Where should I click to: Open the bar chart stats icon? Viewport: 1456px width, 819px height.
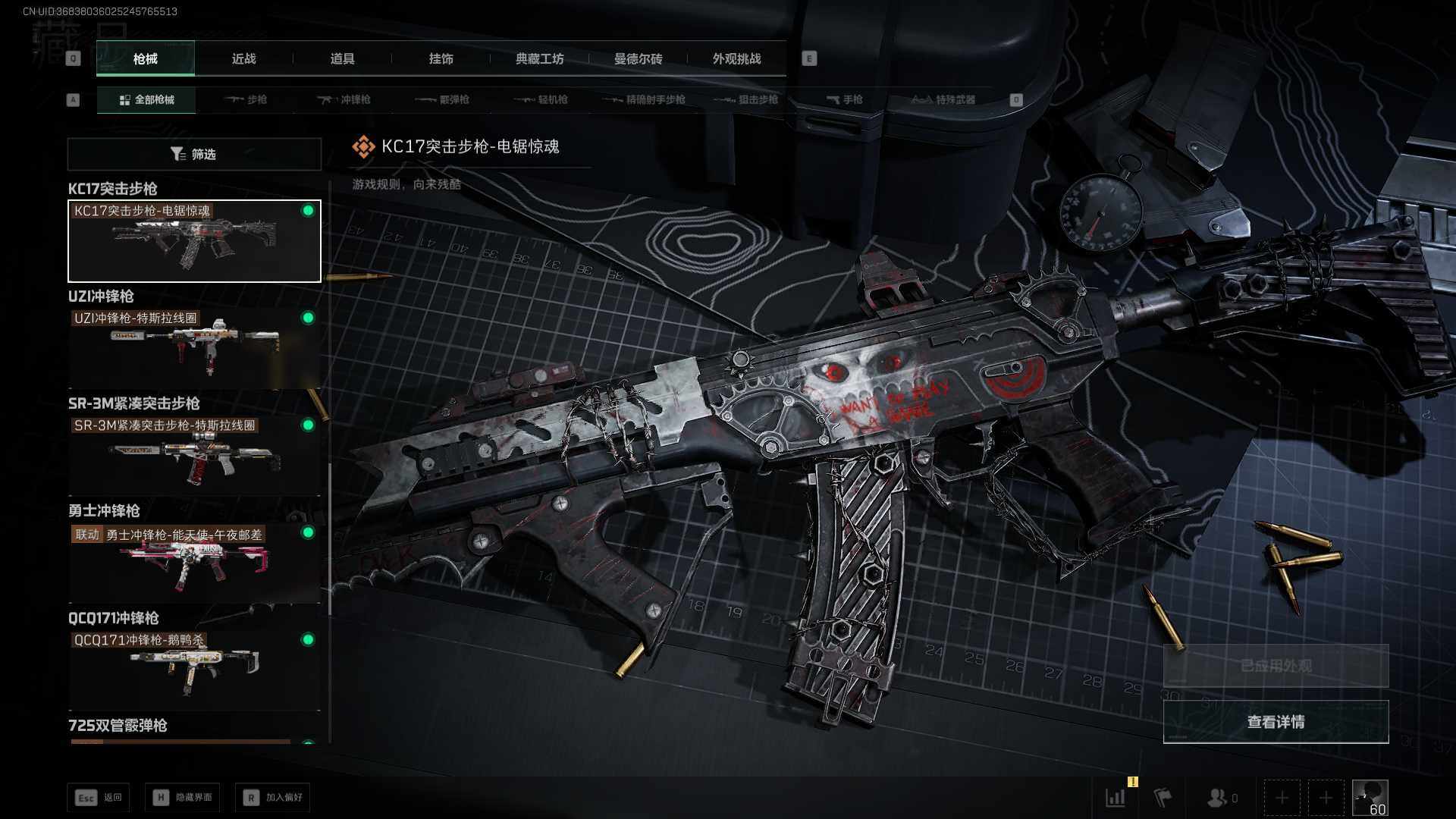point(1116,798)
